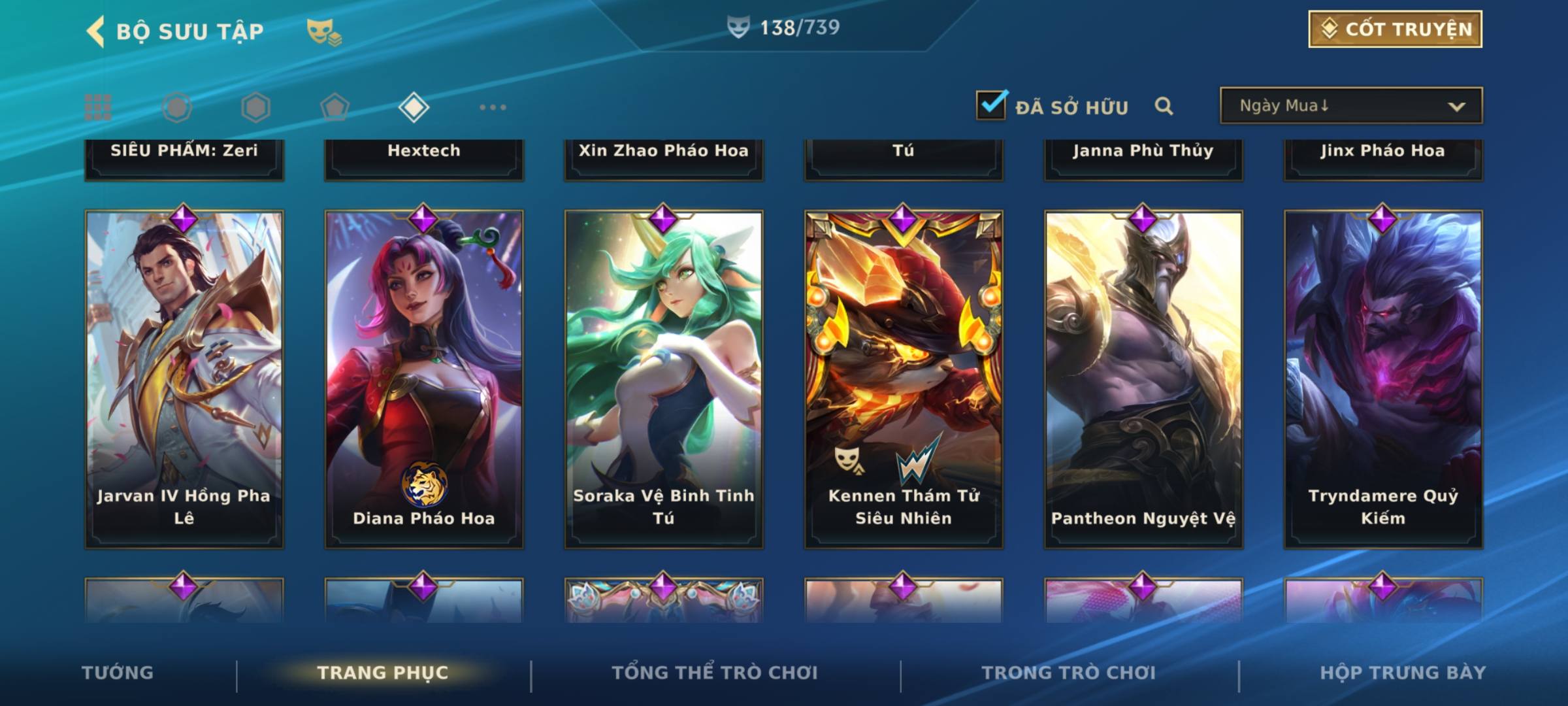Switch to the Tướng tab

(x=118, y=673)
